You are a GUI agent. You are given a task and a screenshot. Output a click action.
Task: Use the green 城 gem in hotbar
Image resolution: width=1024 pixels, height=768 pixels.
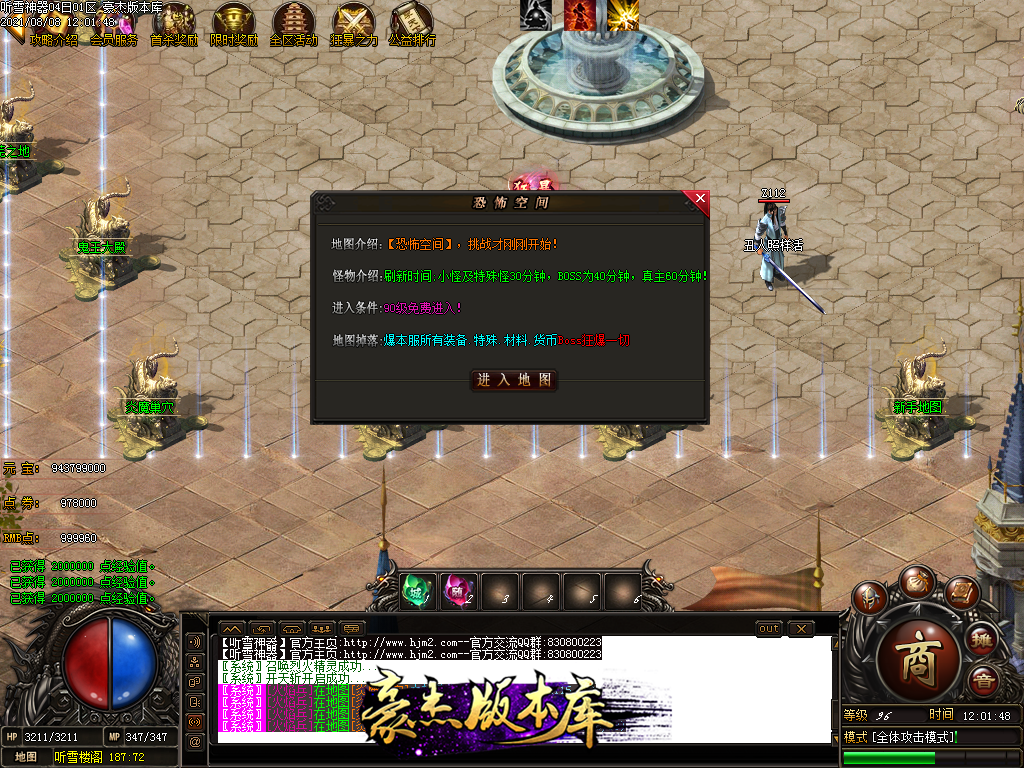(415, 592)
